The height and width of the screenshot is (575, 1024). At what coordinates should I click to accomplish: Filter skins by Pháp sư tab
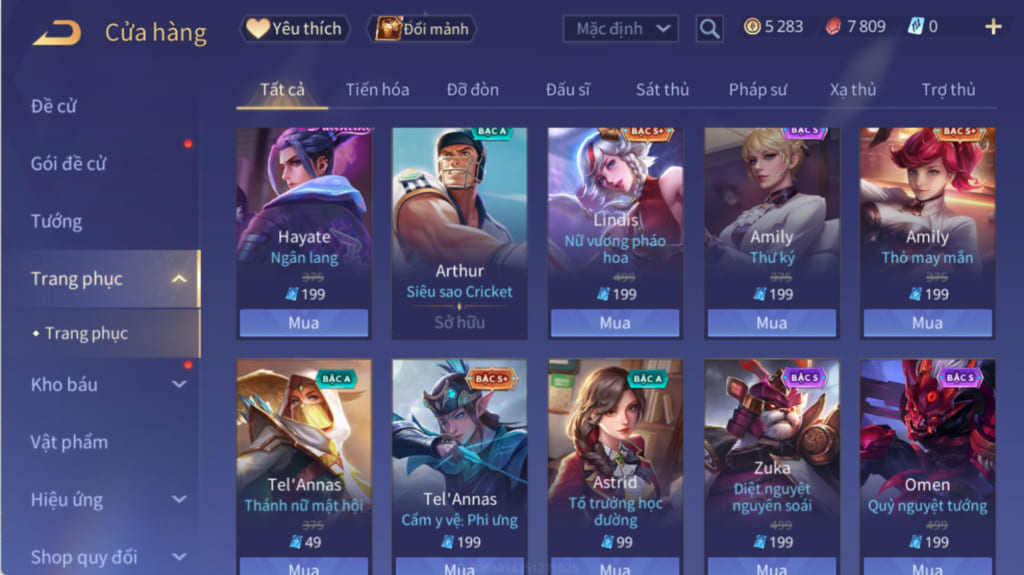tap(757, 90)
